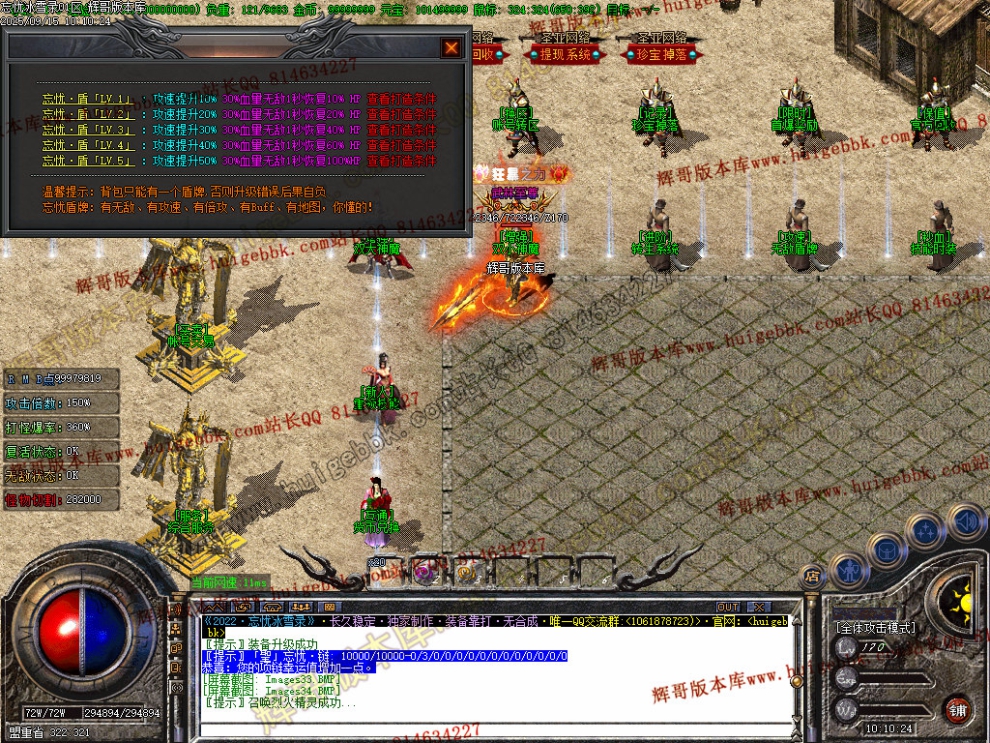990x743 pixels.
Task: Close the chat panel with X button
Action: click(759, 607)
